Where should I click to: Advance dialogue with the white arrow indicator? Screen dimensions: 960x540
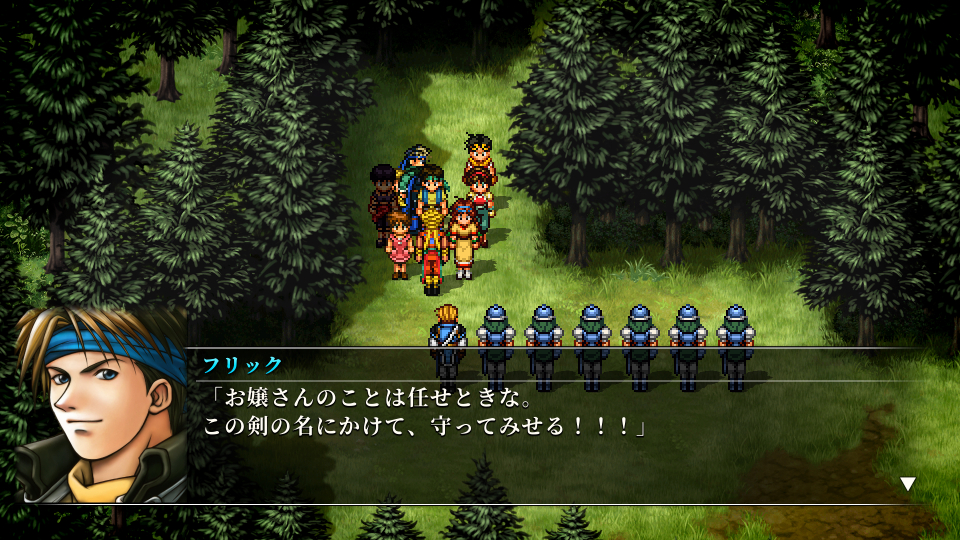(x=908, y=484)
